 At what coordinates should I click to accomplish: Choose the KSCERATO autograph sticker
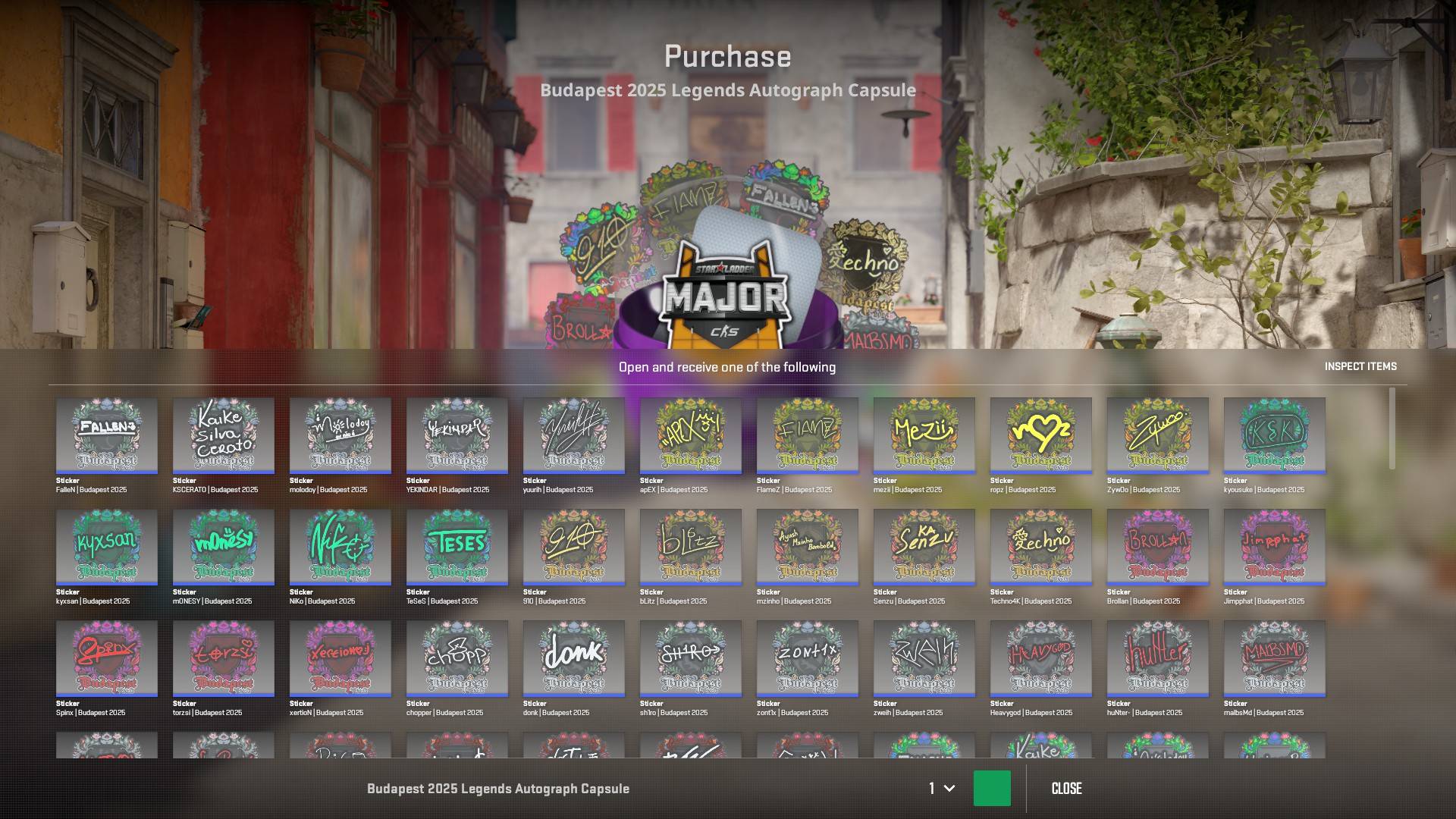pyautogui.click(x=224, y=435)
